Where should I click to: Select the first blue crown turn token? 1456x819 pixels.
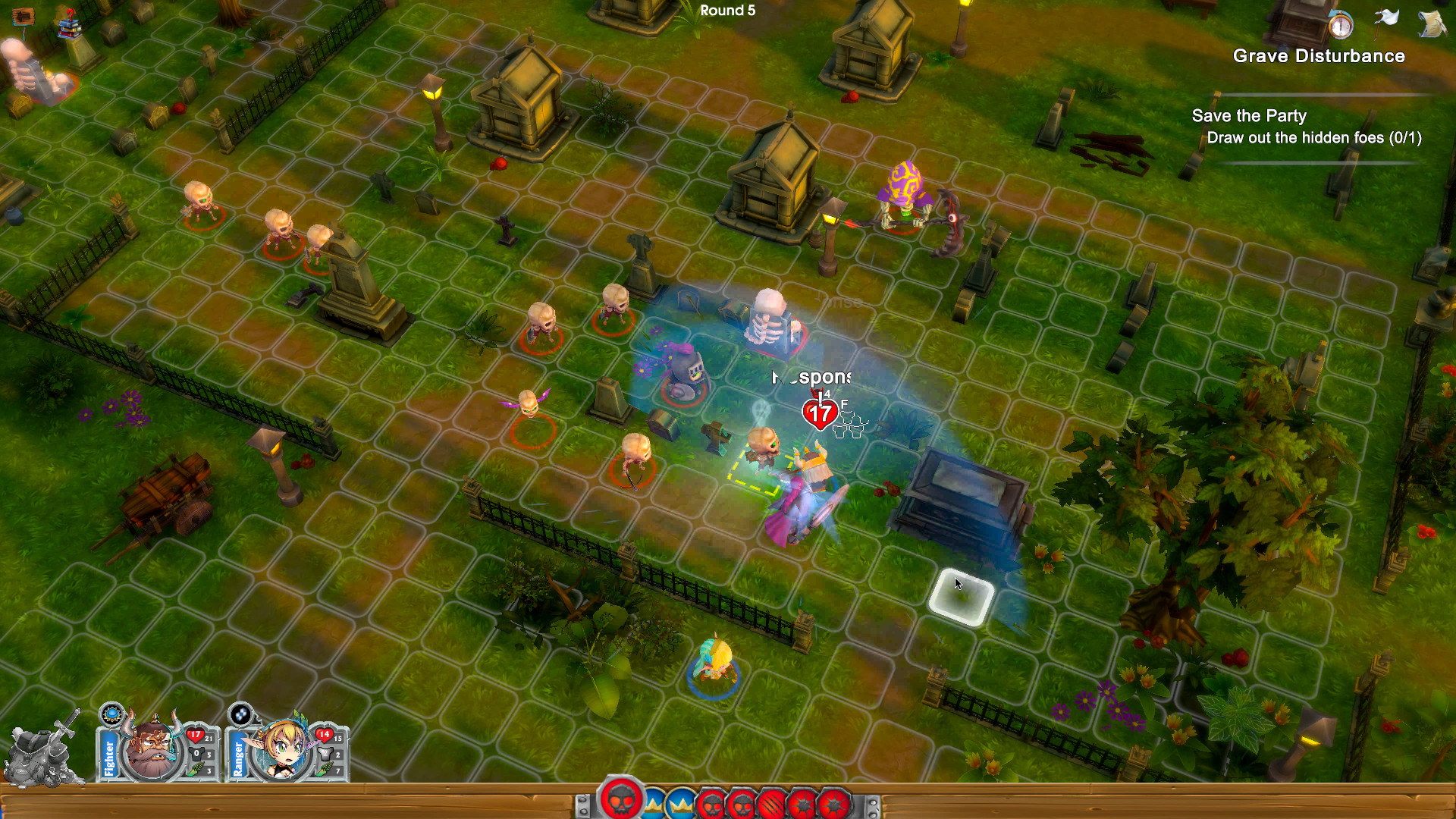coord(654,802)
